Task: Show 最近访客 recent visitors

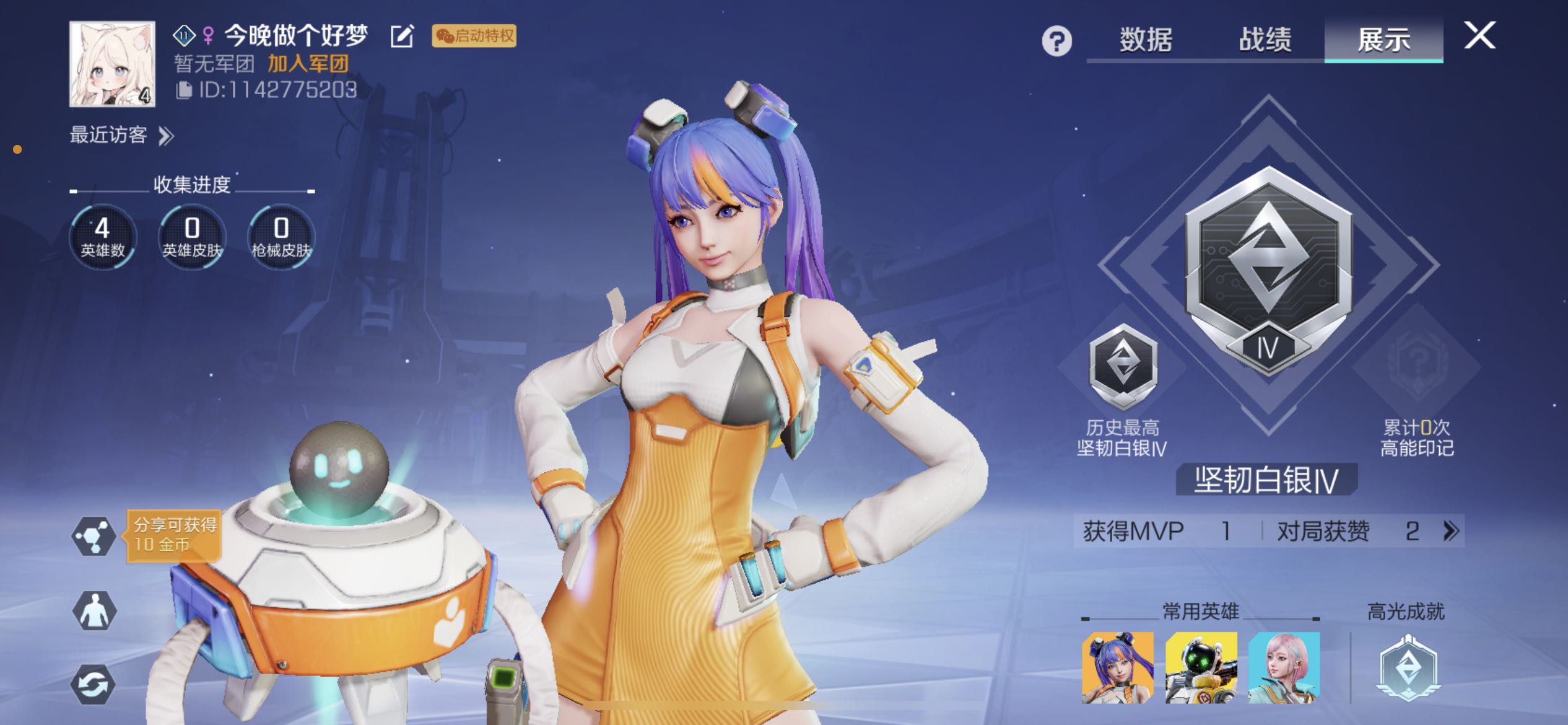Action: tap(121, 135)
